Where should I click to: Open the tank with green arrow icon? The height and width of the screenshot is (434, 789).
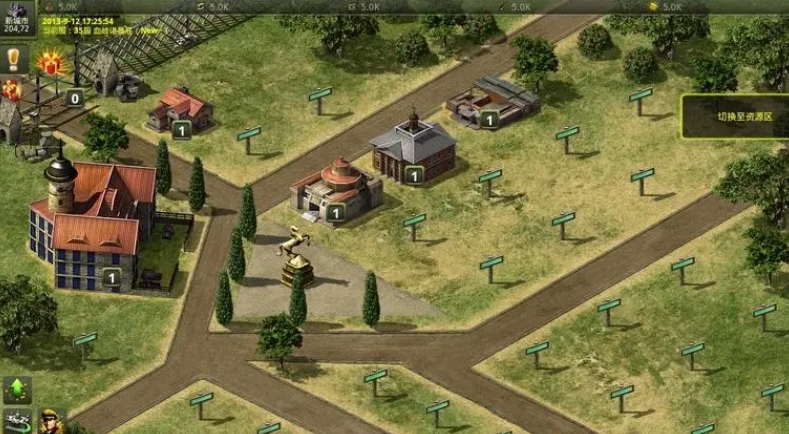coord(16,421)
